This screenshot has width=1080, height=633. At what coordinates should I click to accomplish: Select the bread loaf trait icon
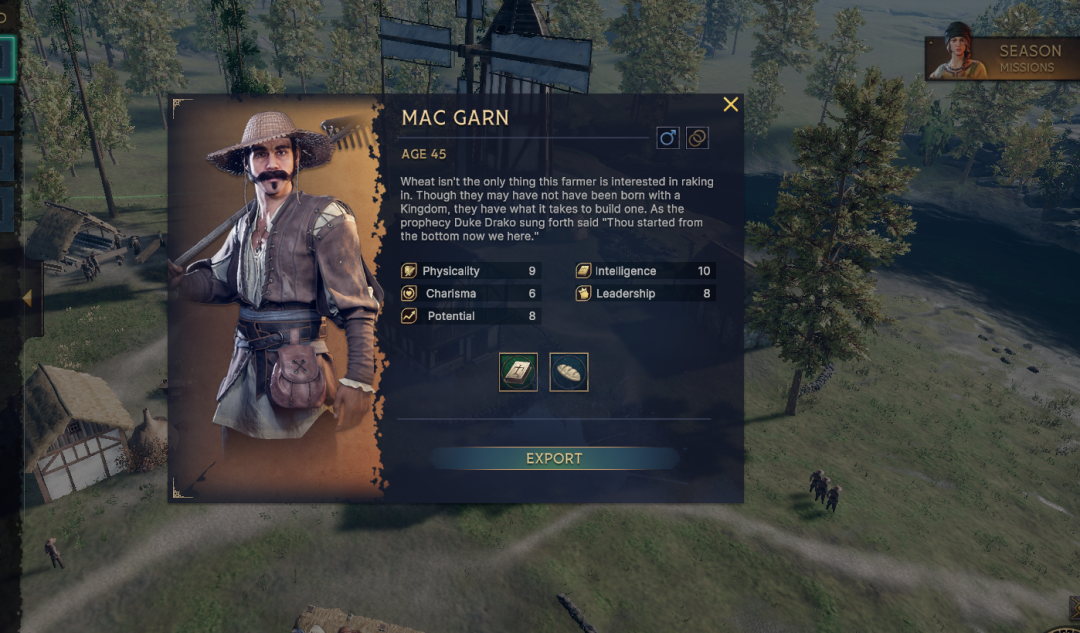click(x=569, y=372)
